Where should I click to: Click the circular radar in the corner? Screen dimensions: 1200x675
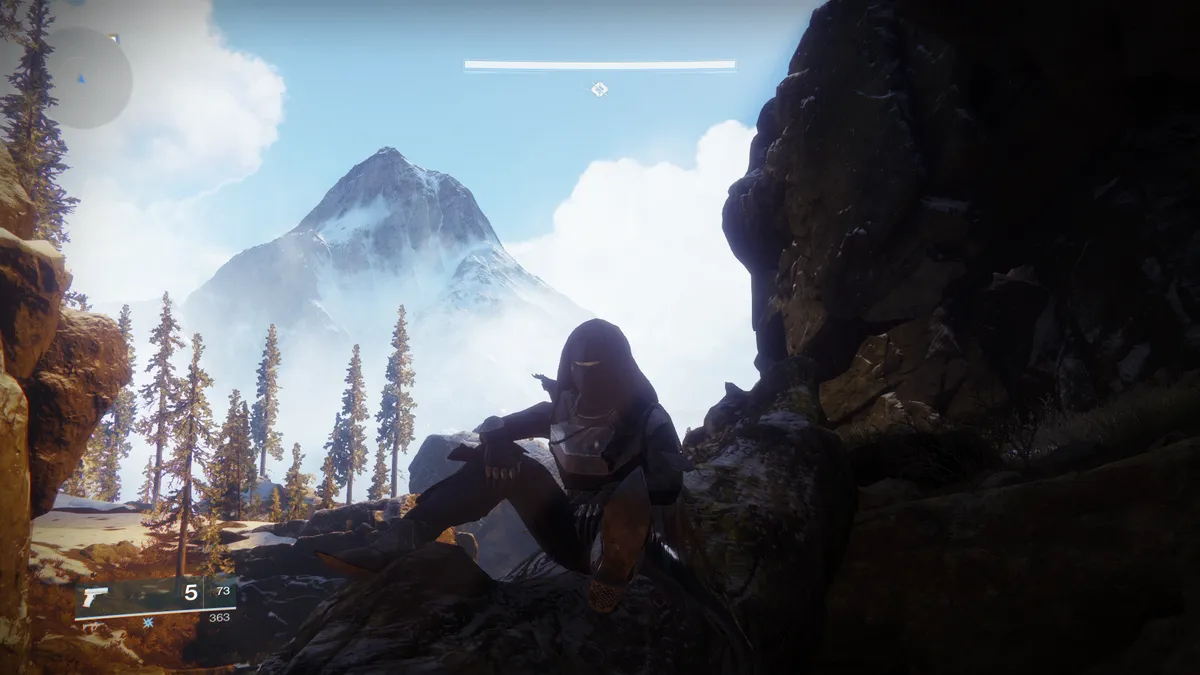pyautogui.click(x=82, y=77)
